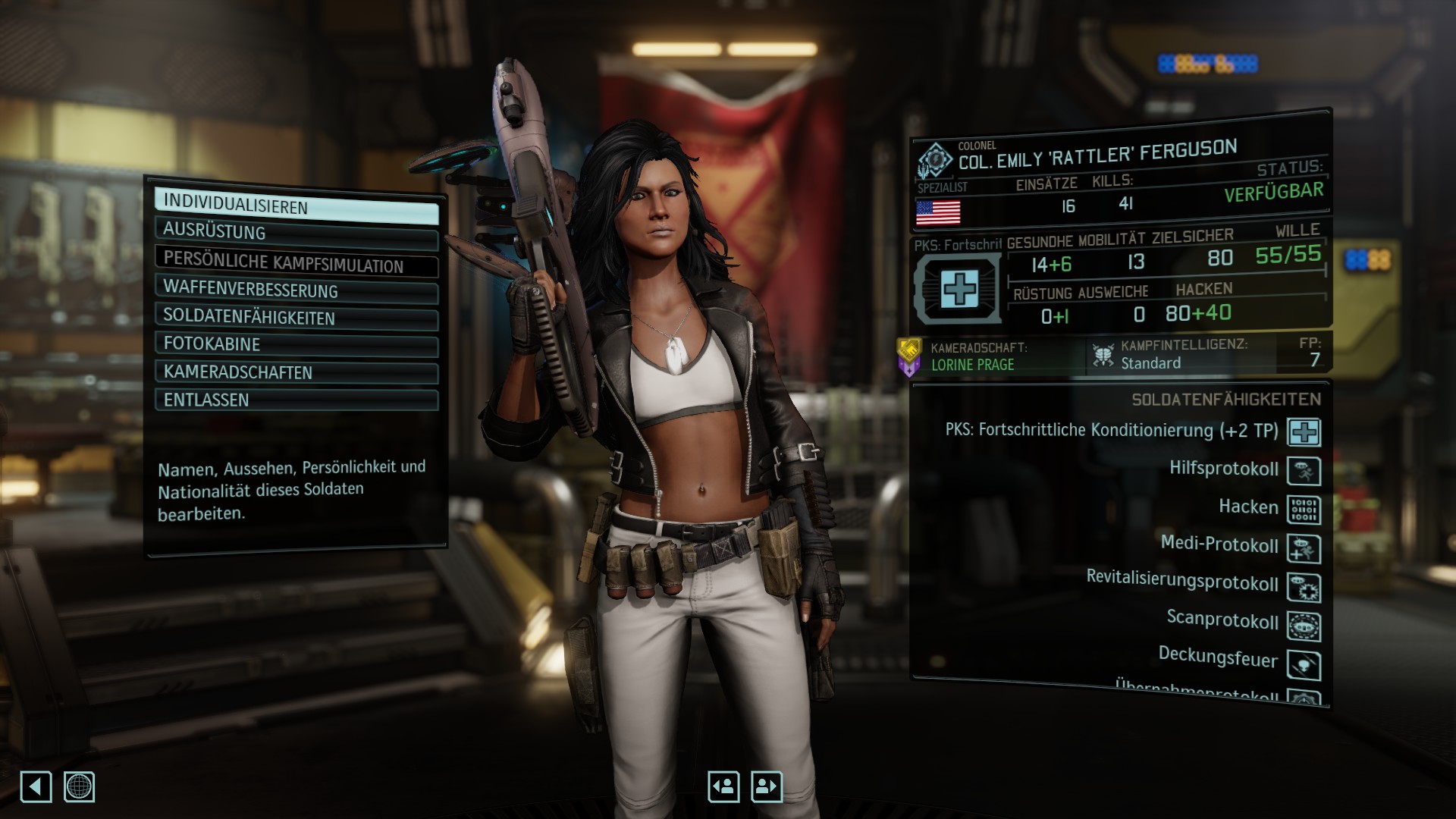This screenshot has width=1456, height=819.
Task: Click the back arrow button
Action: pos(36,786)
